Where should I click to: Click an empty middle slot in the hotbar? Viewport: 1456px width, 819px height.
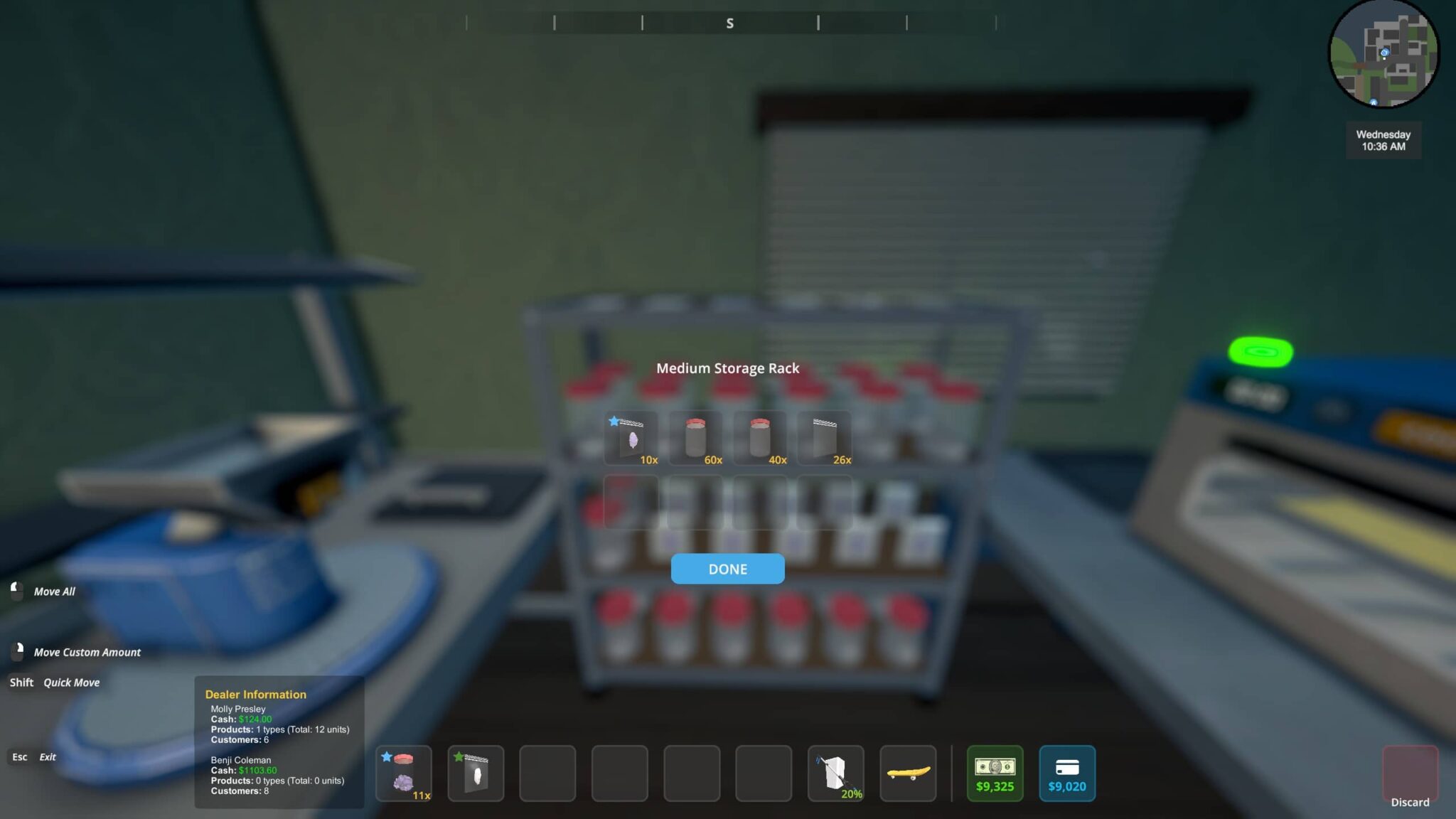[x=621, y=773]
